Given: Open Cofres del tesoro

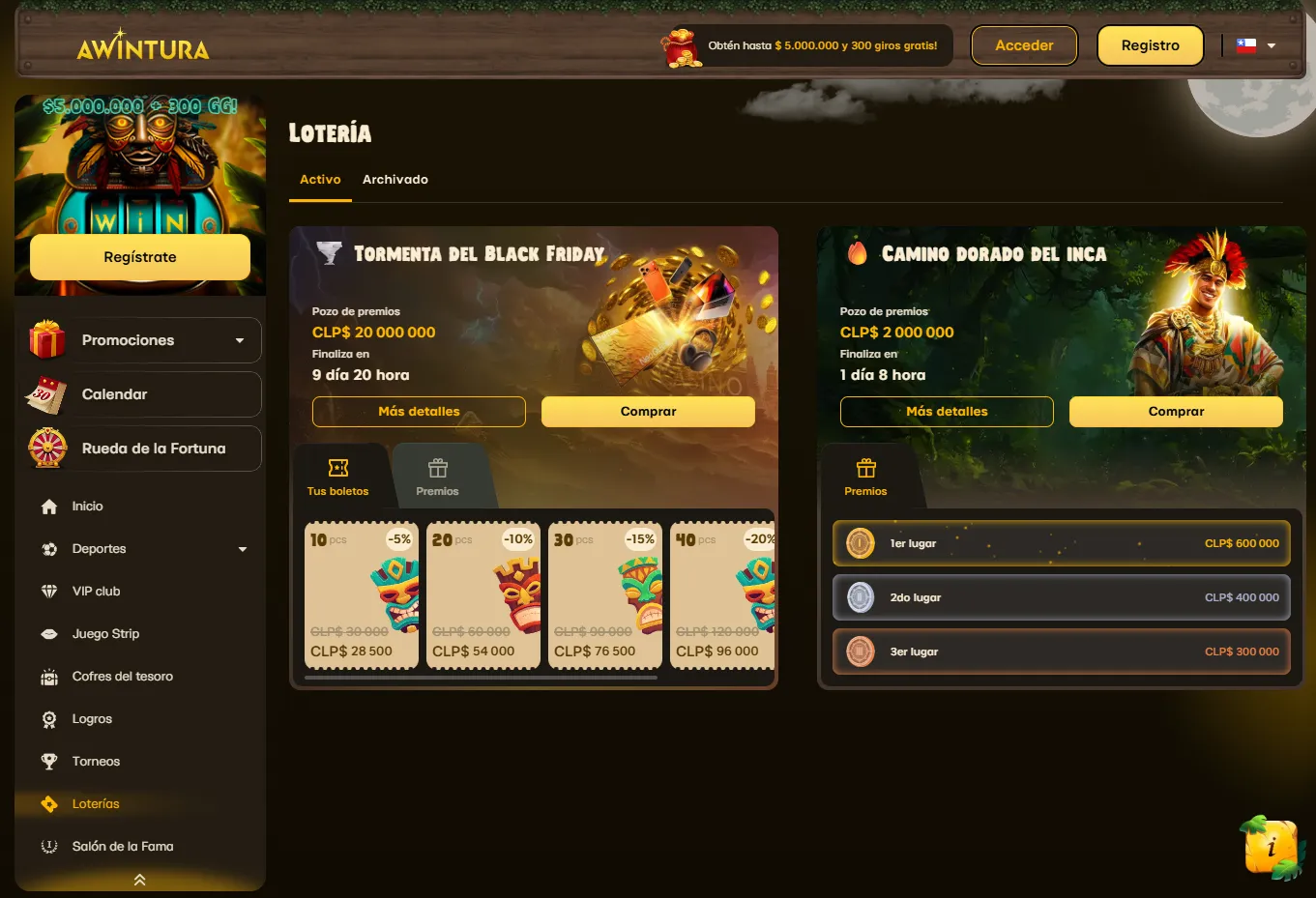Looking at the screenshot, I should pyautogui.click(x=122, y=677).
